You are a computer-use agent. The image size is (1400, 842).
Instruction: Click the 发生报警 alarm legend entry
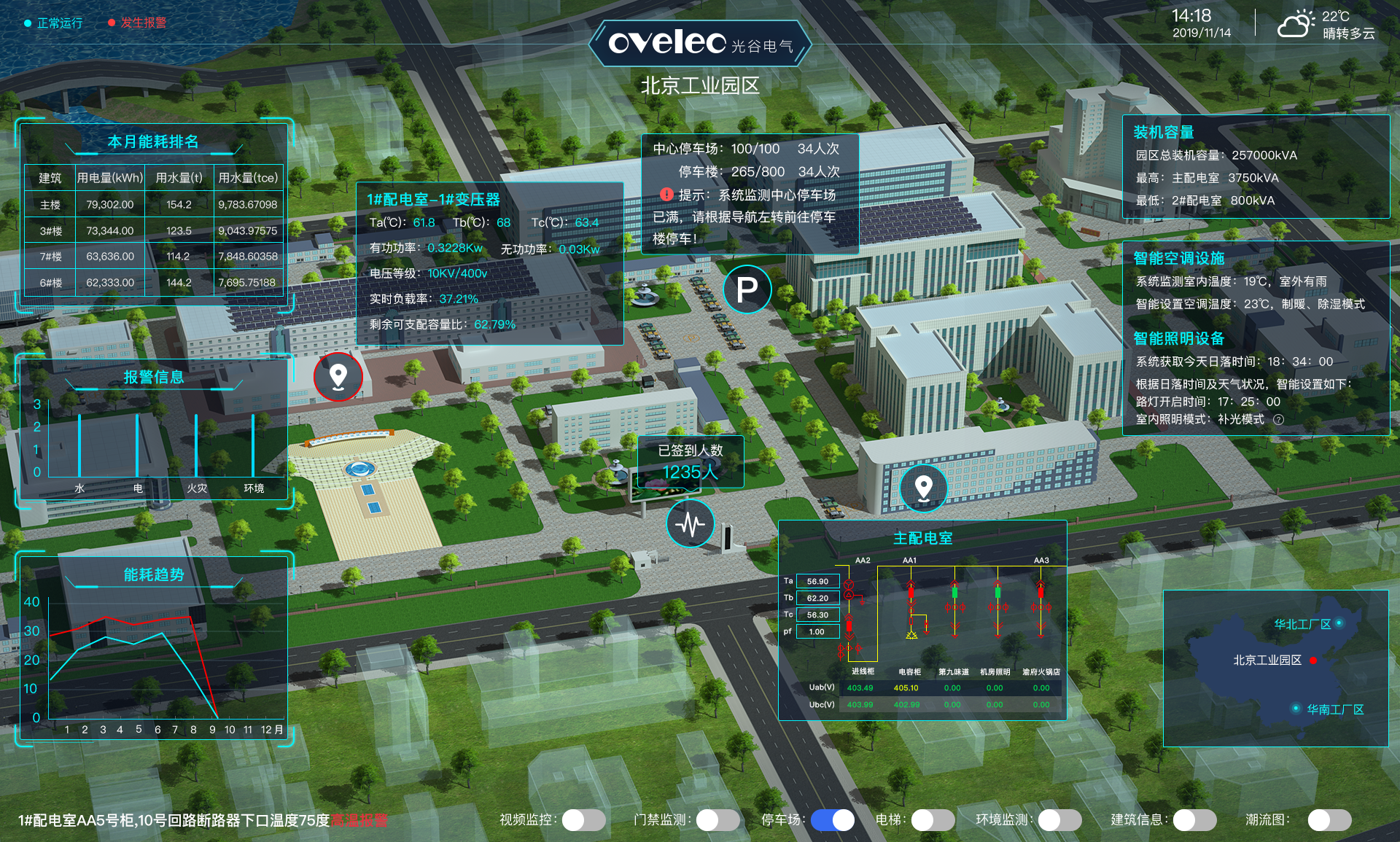[x=137, y=23]
